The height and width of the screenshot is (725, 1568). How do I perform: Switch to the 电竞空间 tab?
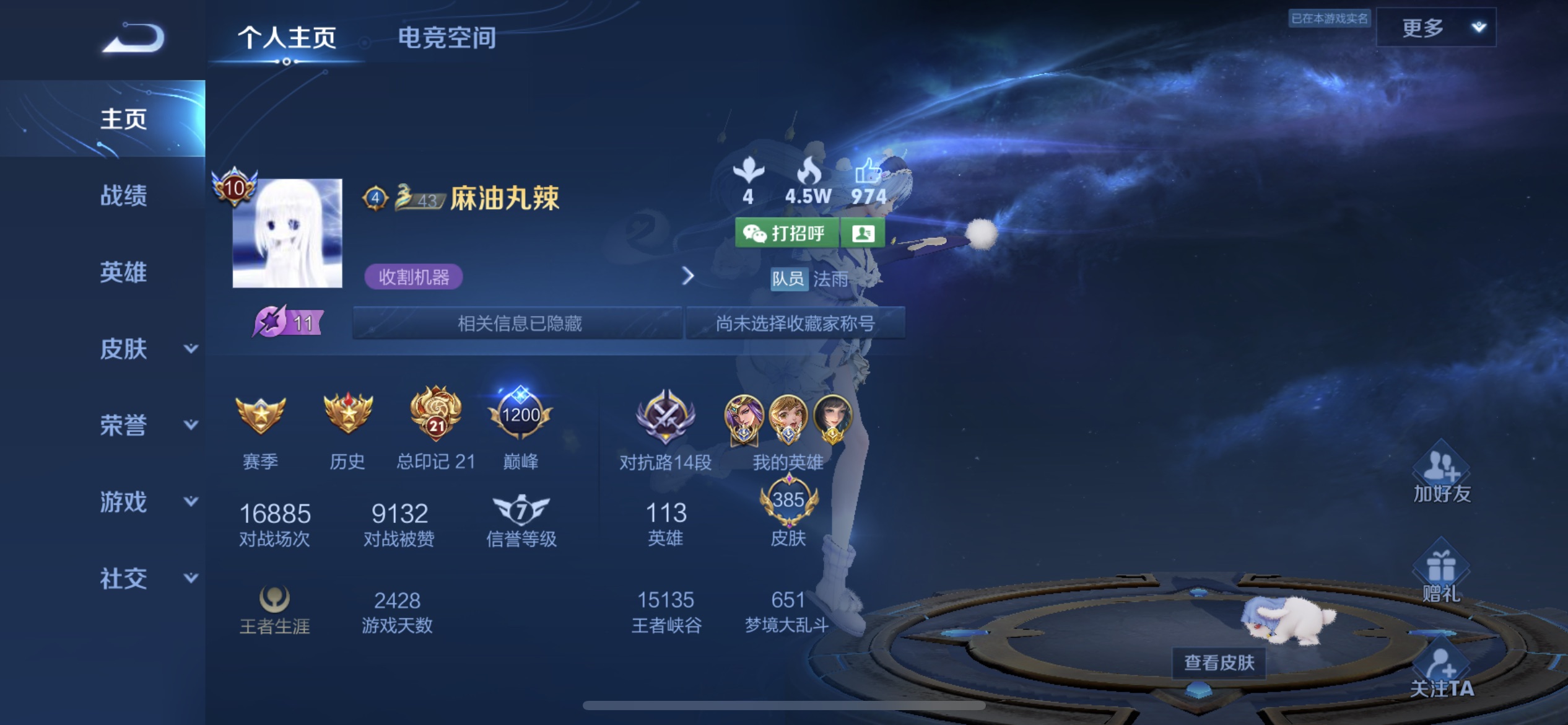pyautogui.click(x=446, y=38)
